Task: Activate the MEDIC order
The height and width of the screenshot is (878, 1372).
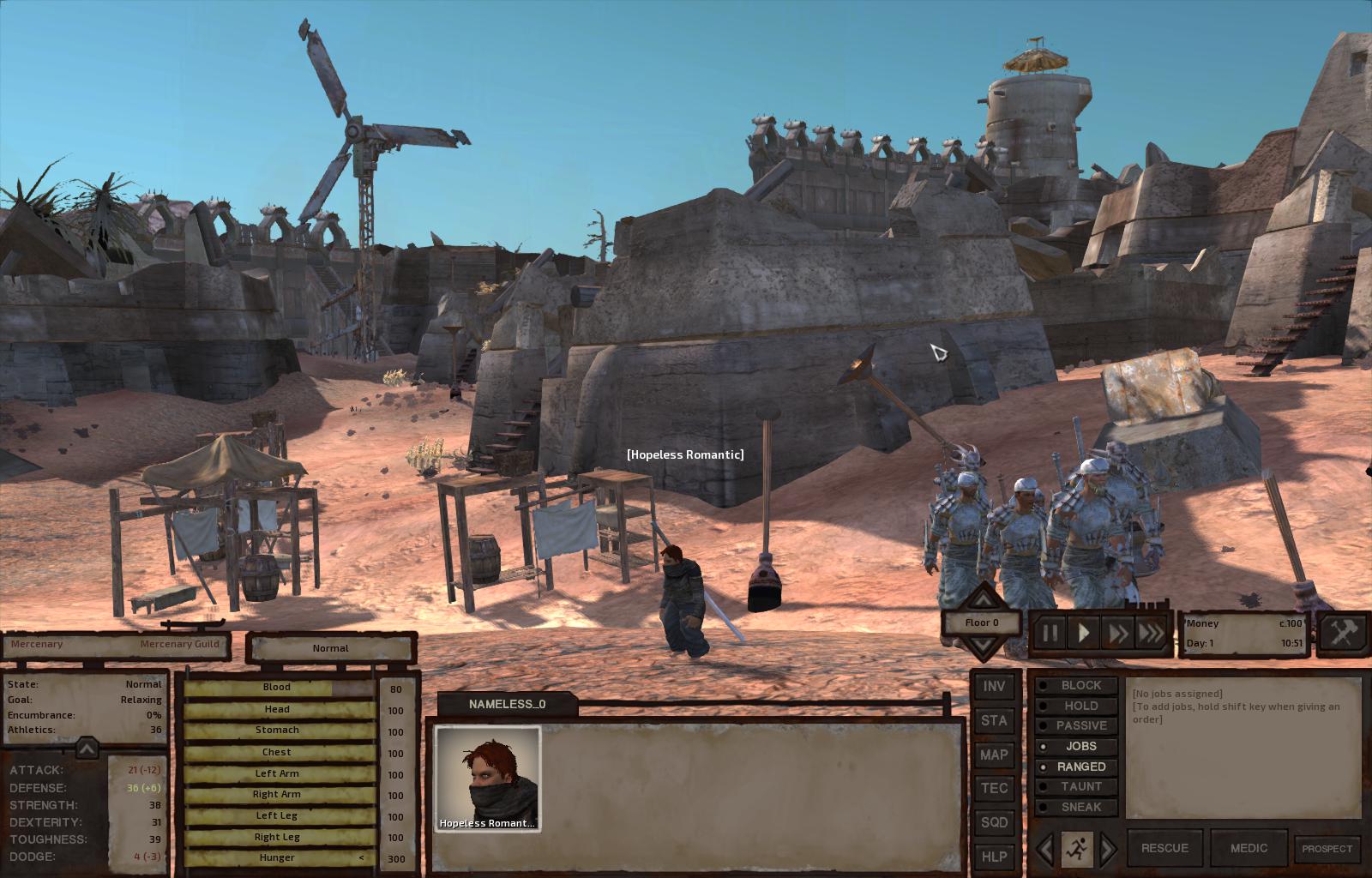Action: click(1249, 848)
